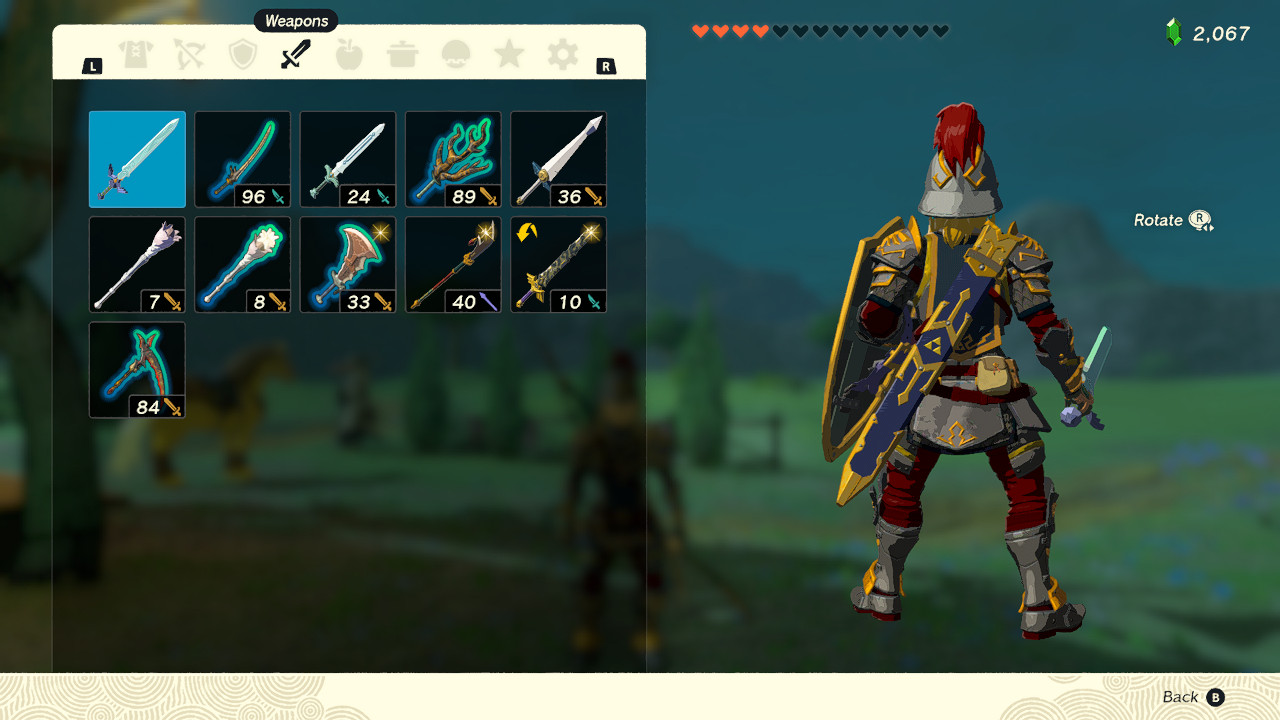
Task: Click the Rotate (R stick) control
Action: (1170, 220)
